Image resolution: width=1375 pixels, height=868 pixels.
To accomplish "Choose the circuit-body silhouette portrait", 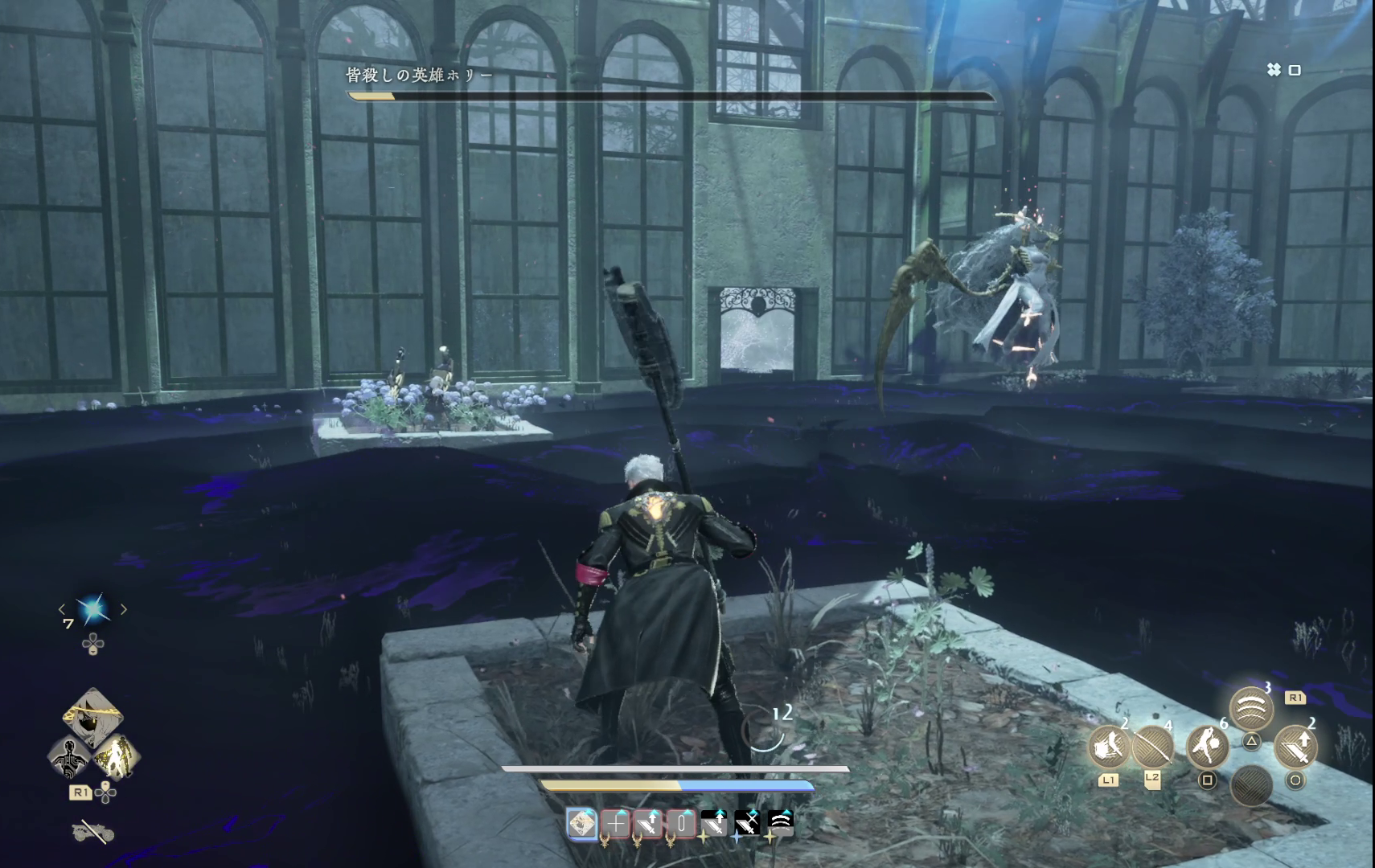I will pyautogui.click(x=70, y=757).
